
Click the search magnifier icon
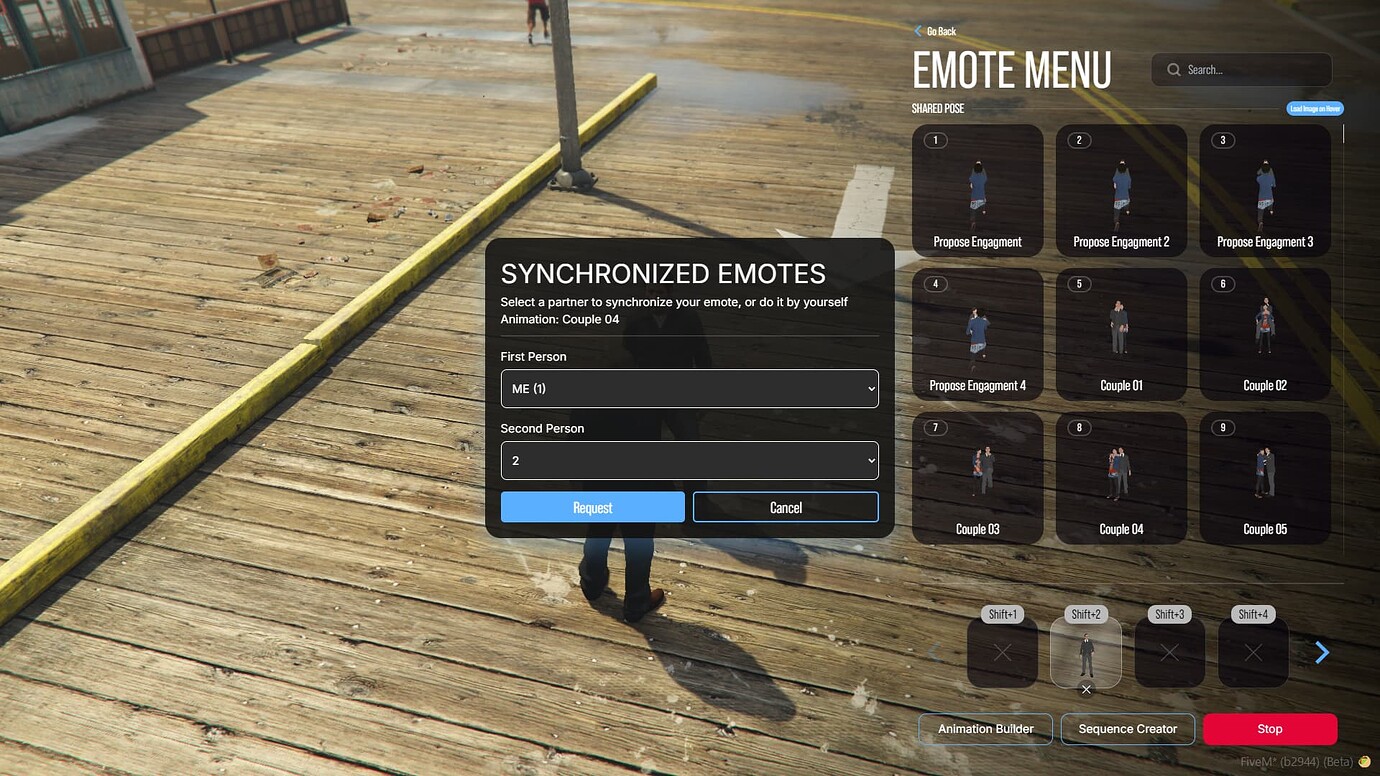[1173, 69]
